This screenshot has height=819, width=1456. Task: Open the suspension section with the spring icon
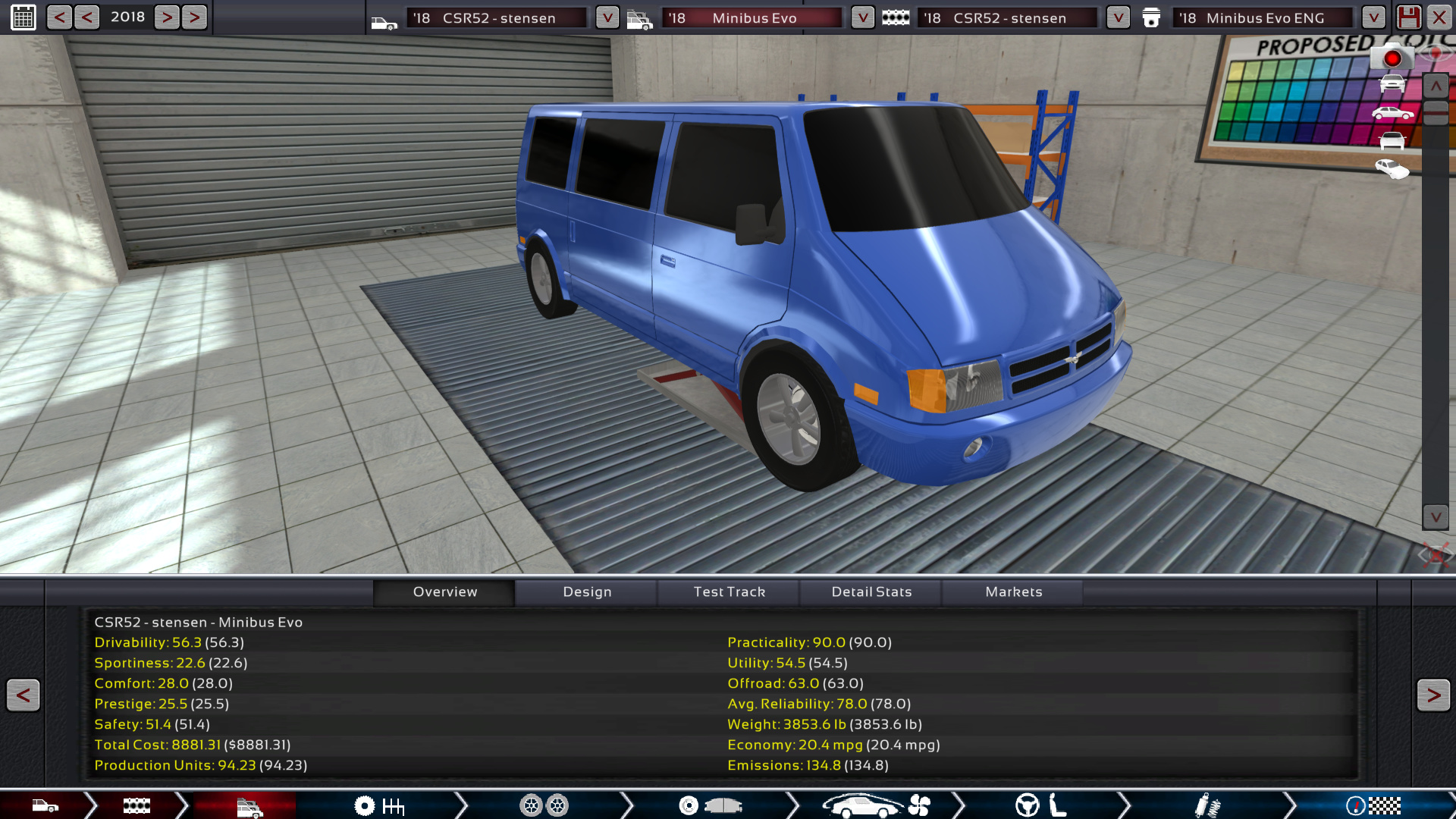pos(1207,805)
